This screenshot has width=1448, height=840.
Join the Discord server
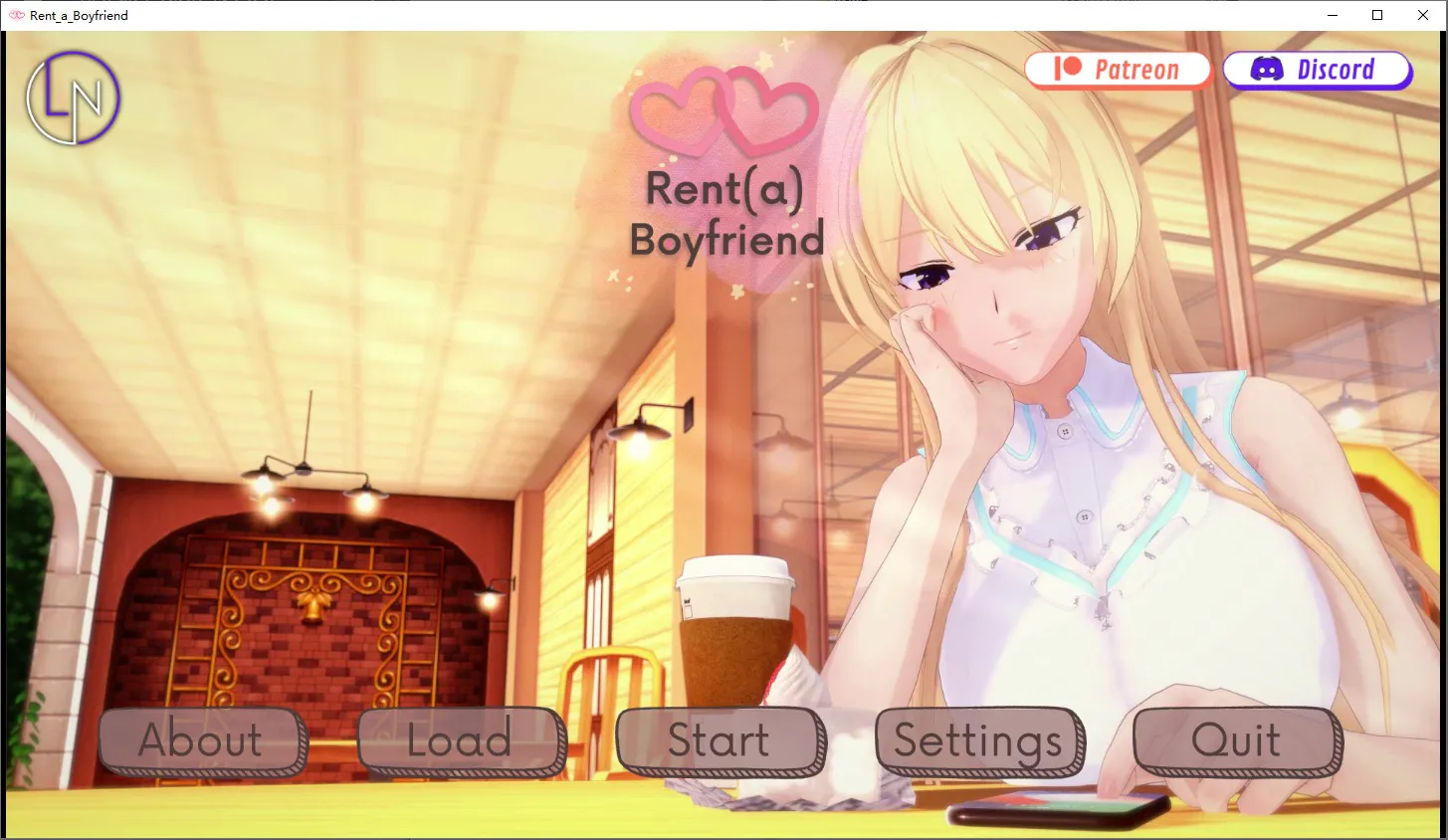1317,68
